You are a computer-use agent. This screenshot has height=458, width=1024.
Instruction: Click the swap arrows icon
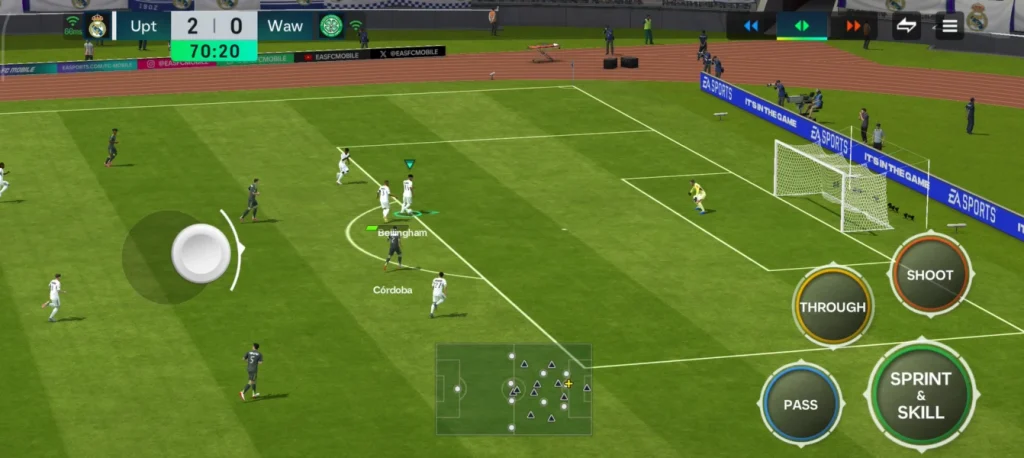pos(906,26)
